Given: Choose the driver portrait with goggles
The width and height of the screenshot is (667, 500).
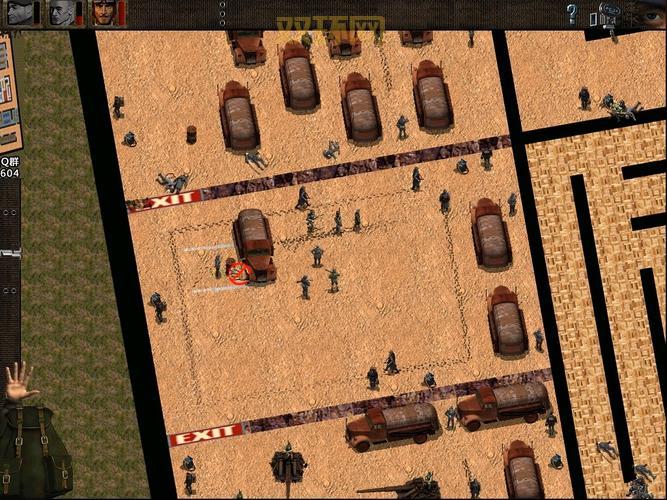Looking at the screenshot, I should 104,13.
